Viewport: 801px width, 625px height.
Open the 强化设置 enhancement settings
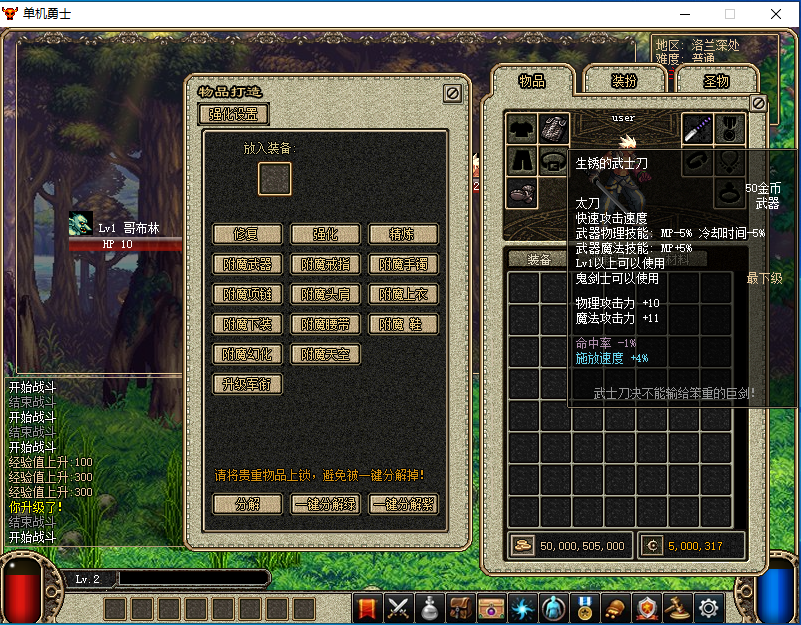click(234, 114)
